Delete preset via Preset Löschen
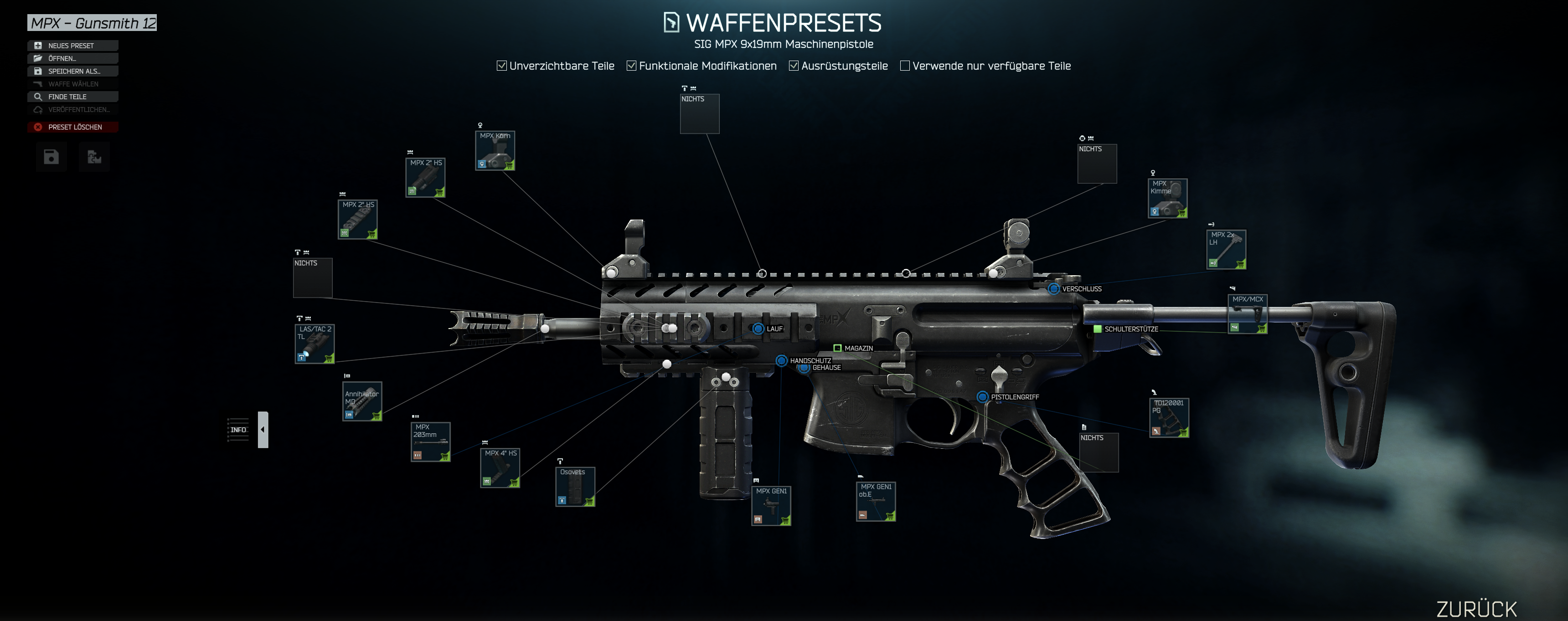 click(x=72, y=127)
